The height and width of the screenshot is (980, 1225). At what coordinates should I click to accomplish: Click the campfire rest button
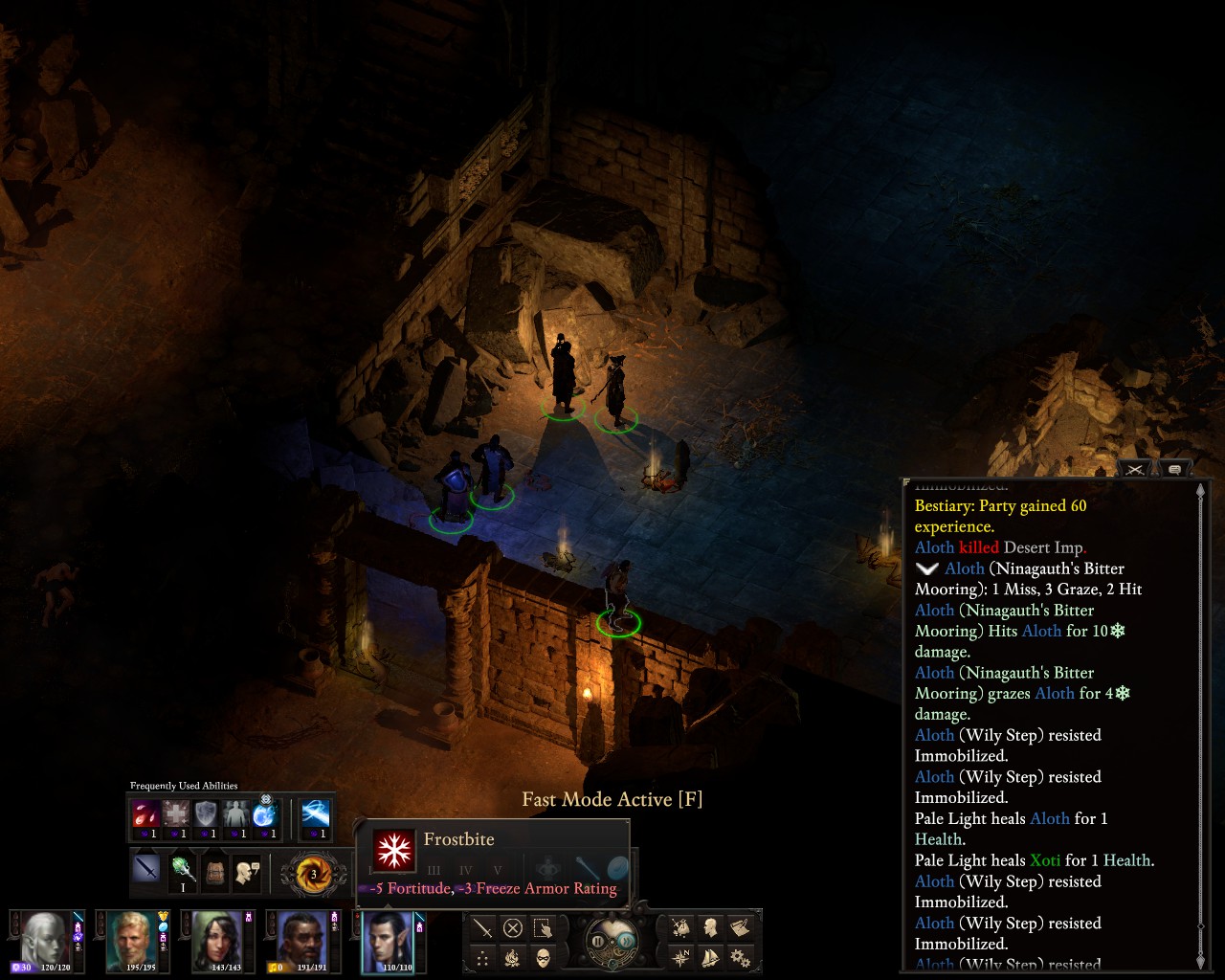click(x=513, y=957)
